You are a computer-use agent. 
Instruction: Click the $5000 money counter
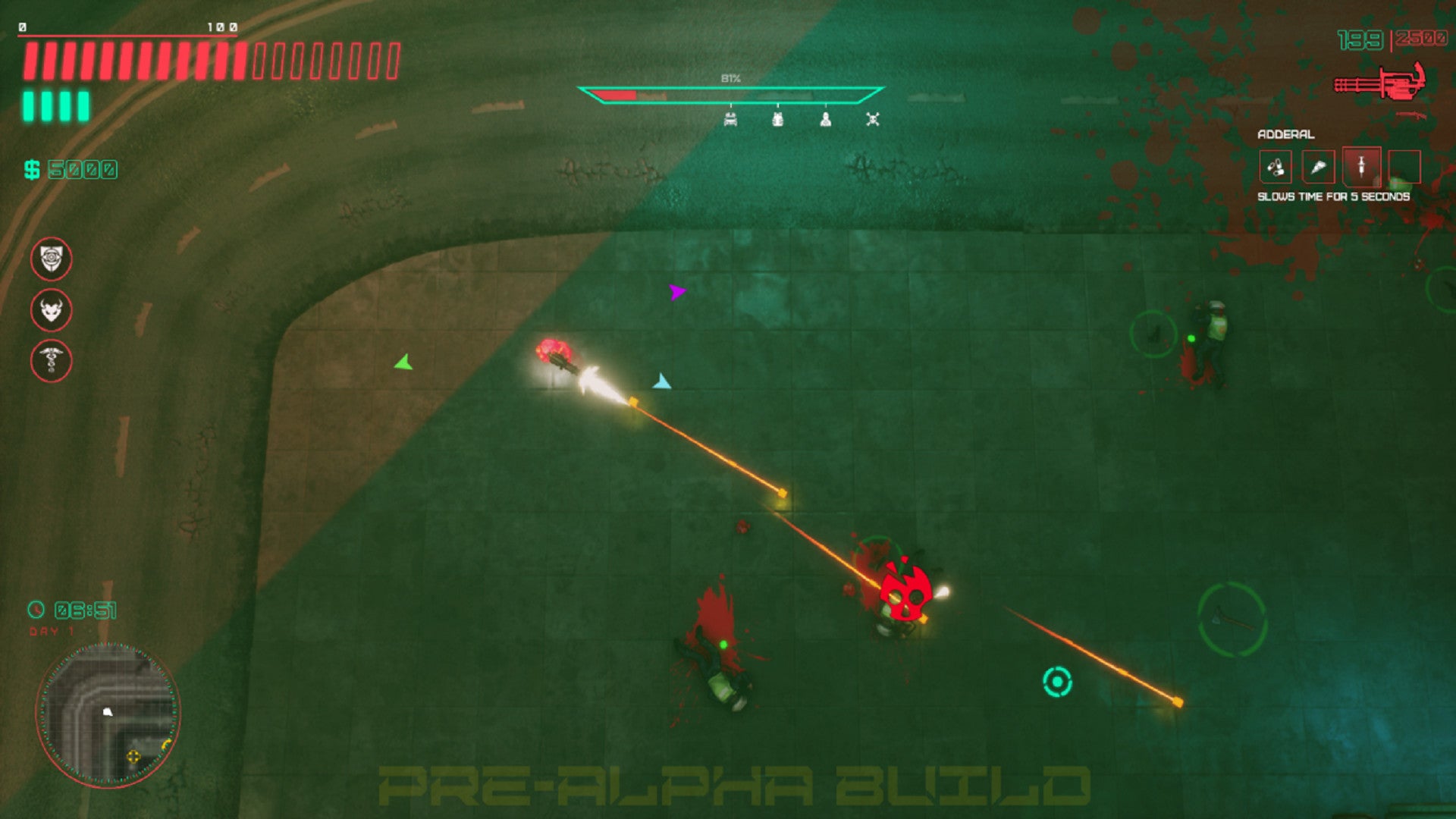[72, 168]
